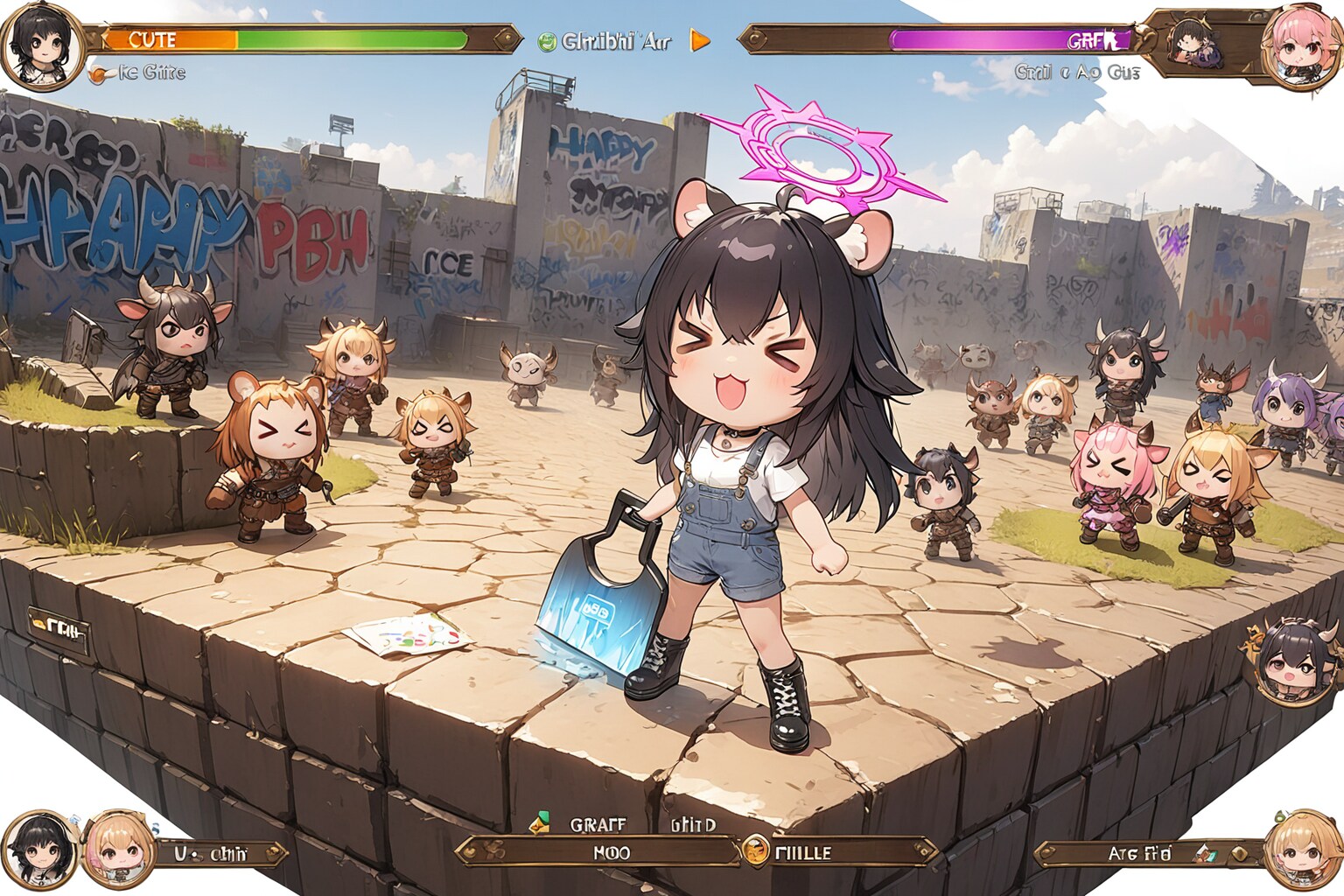This screenshot has width=1344, height=896.
Task: Choose the black-haired party portrait at the bottom
Action: pyautogui.click(x=40, y=850)
